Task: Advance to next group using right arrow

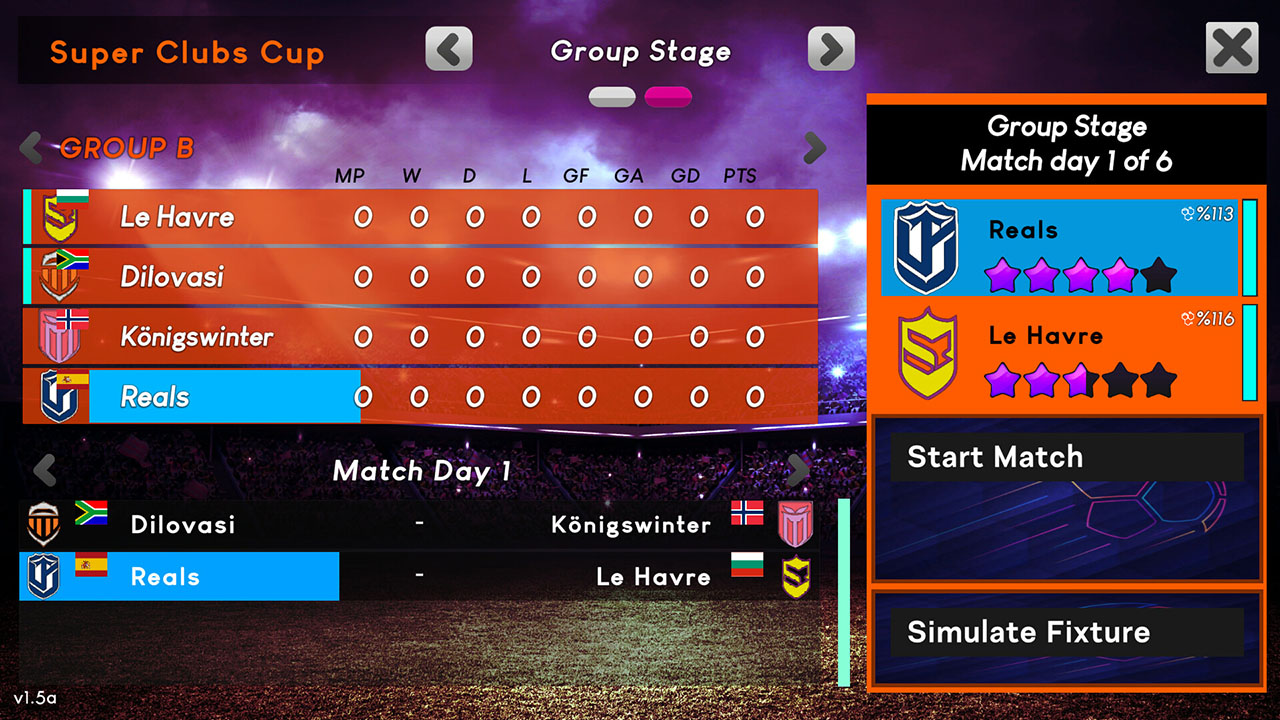Action: coord(814,147)
